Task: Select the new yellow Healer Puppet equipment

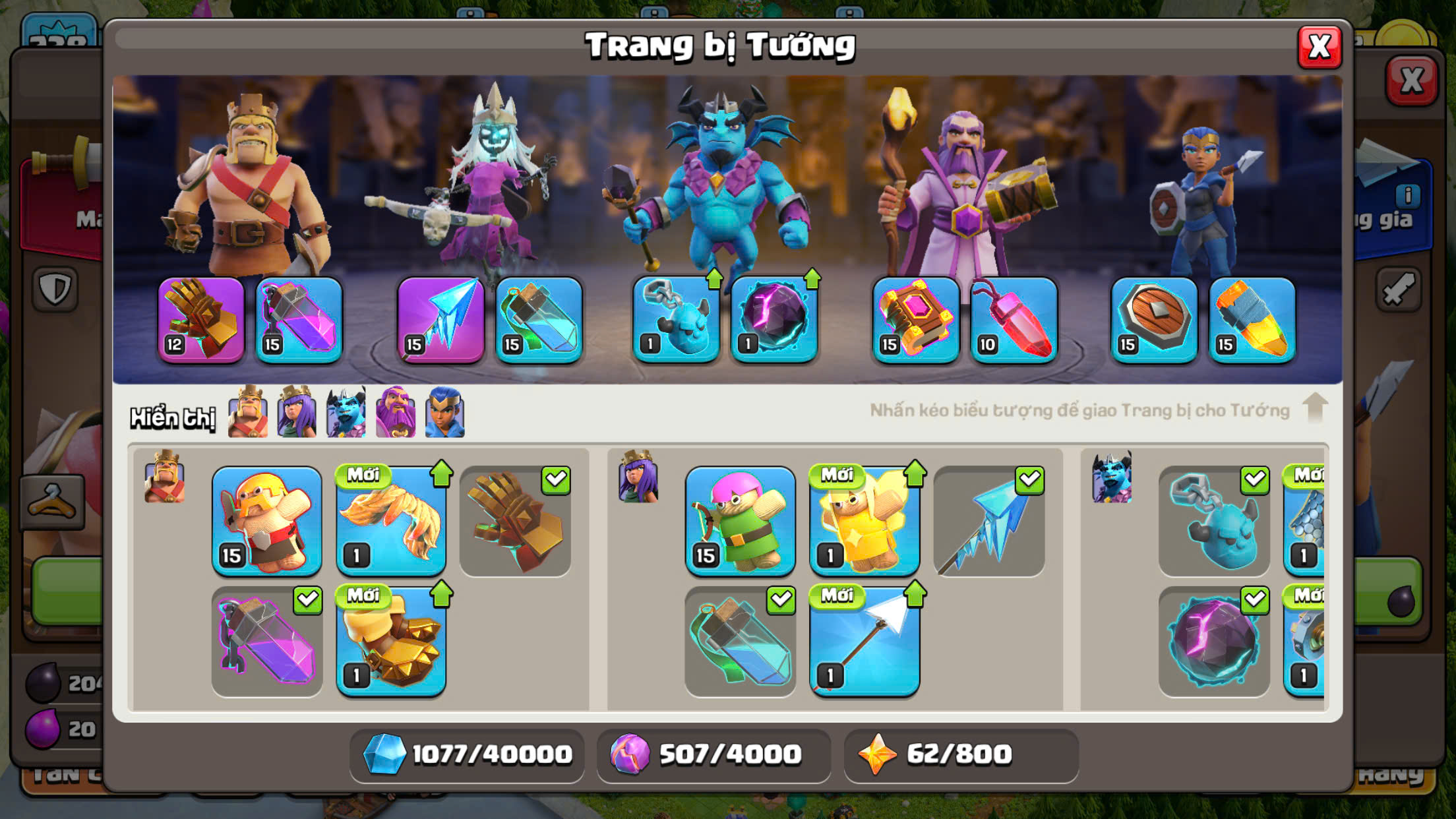Action: coord(864,521)
